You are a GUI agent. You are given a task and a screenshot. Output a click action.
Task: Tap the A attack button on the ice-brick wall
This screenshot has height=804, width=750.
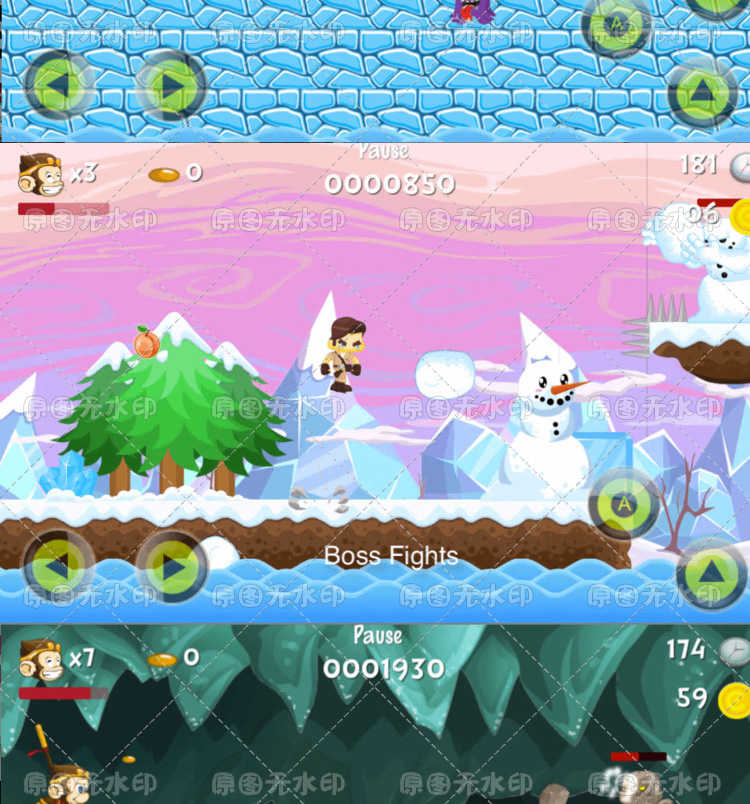pos(616,23)
